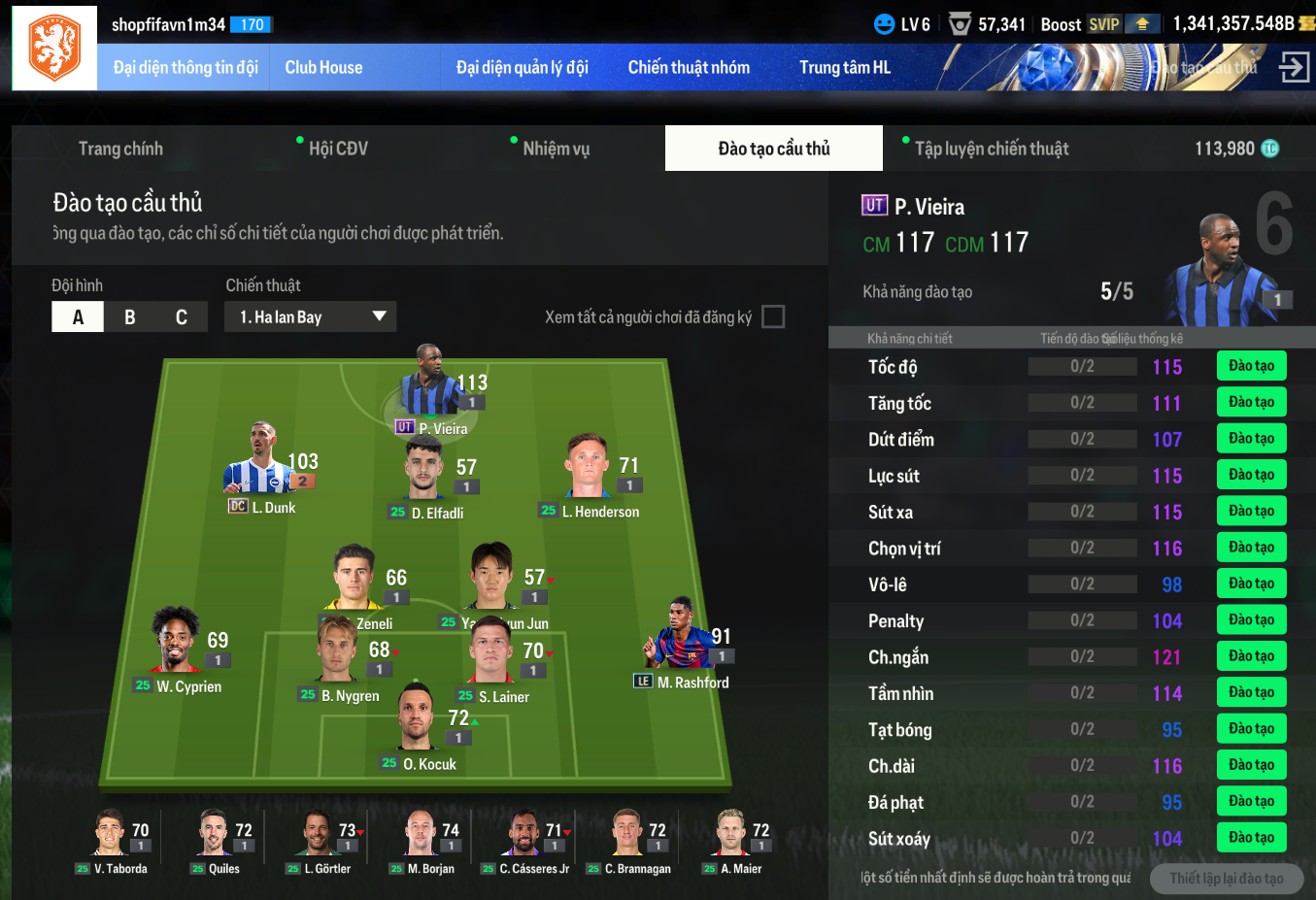Open the Club House menu
Image resolution: width=1316 pixels, height=900 pixels.
[x=323, y=68]
